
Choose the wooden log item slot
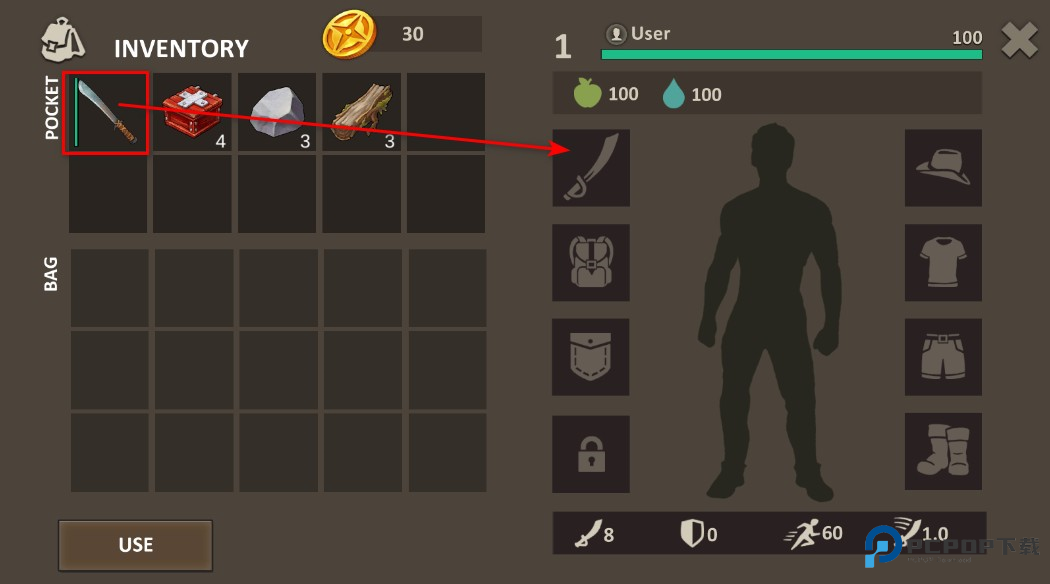pyautogui.click(x=360, y=112)
